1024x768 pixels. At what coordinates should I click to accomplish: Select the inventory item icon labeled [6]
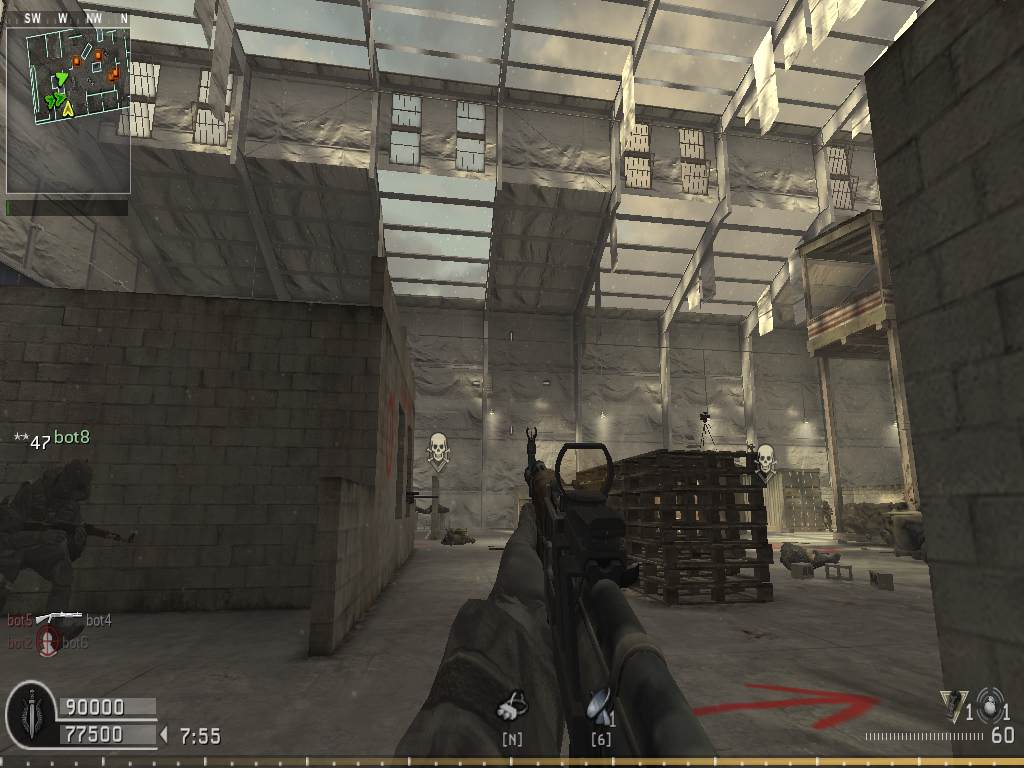(x=598, y=706)
